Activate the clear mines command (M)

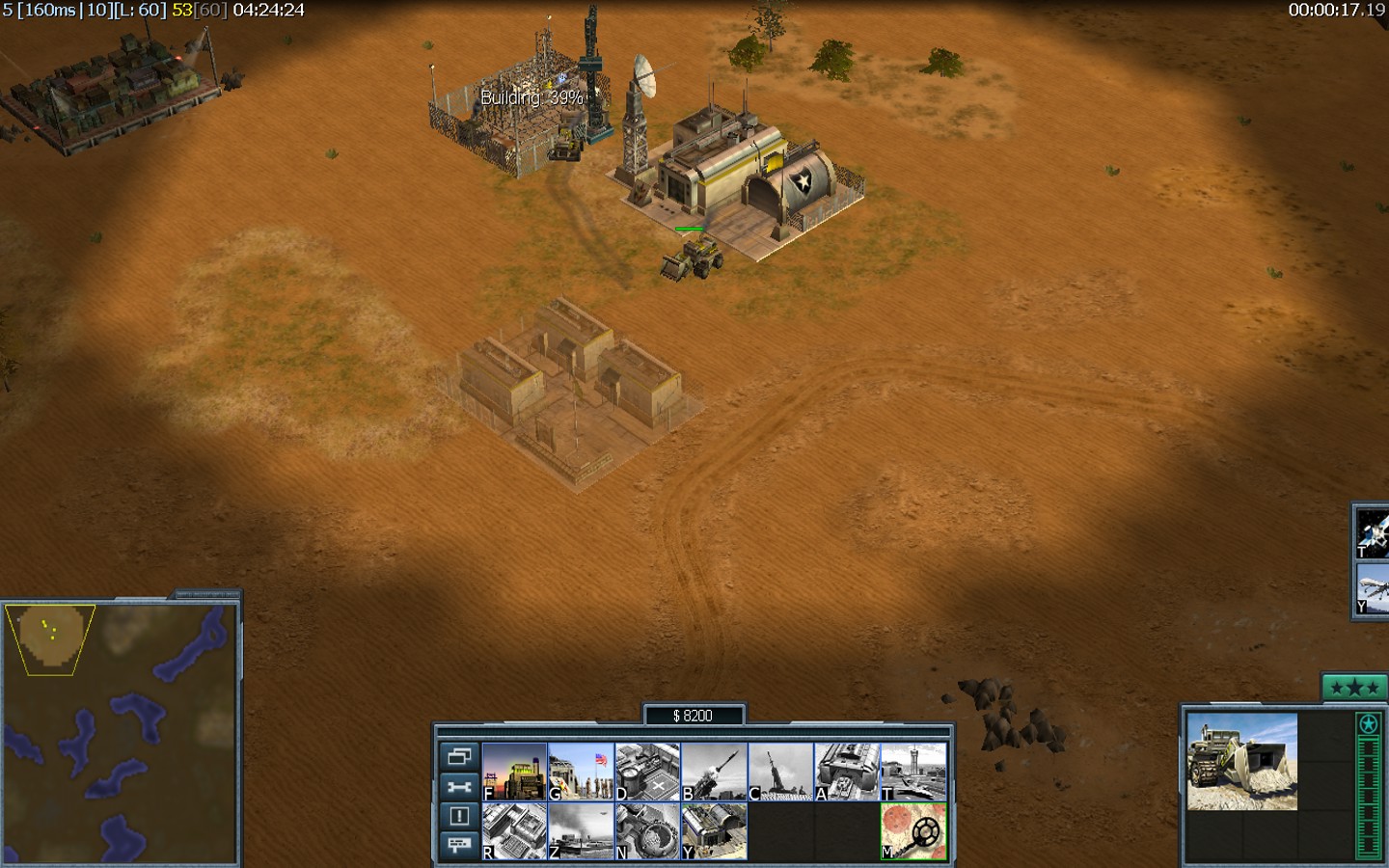913,830
